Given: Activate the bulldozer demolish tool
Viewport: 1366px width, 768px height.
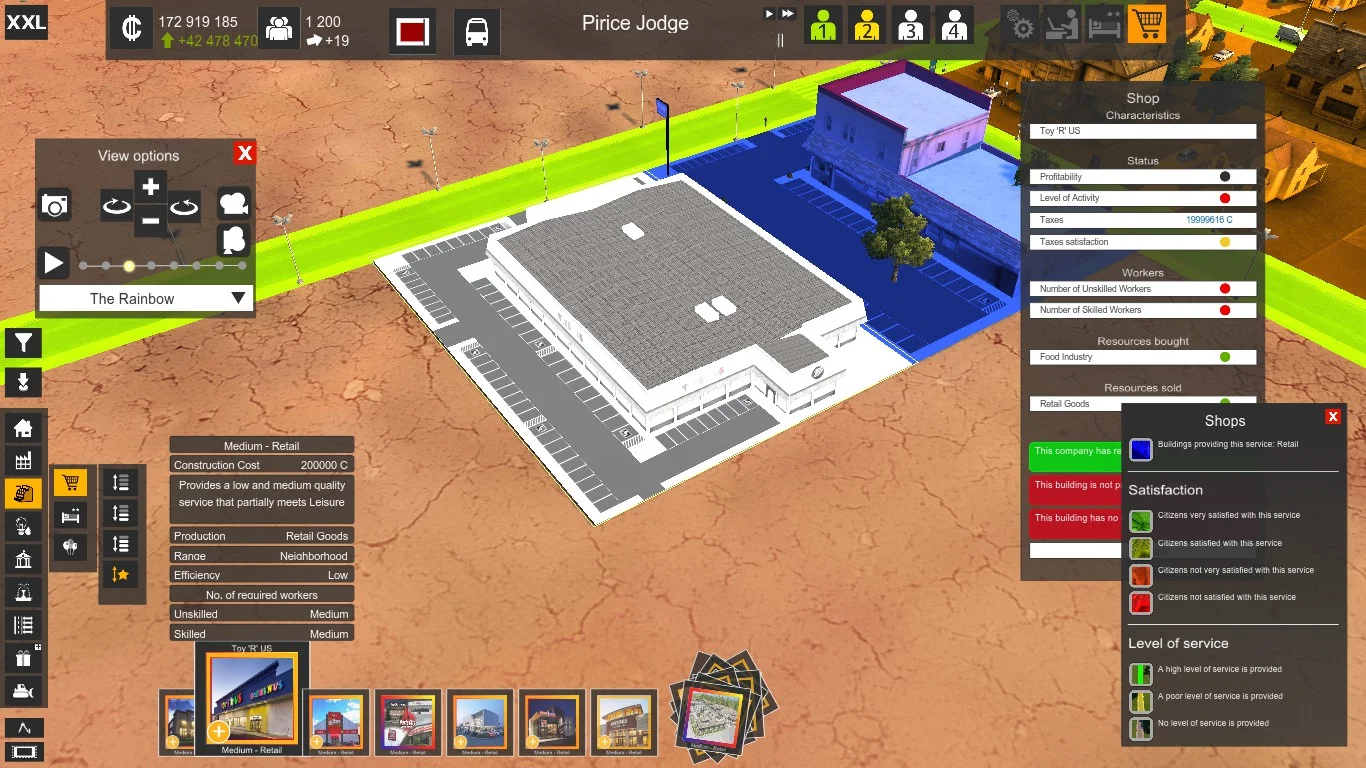Looking at the screenshot, I should pos(22,691).
